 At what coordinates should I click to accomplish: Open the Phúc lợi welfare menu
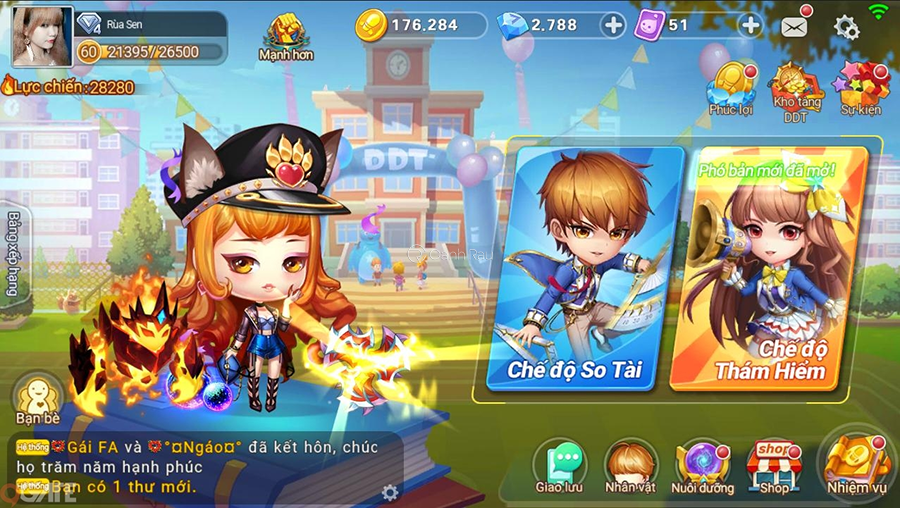pos(730,86)
